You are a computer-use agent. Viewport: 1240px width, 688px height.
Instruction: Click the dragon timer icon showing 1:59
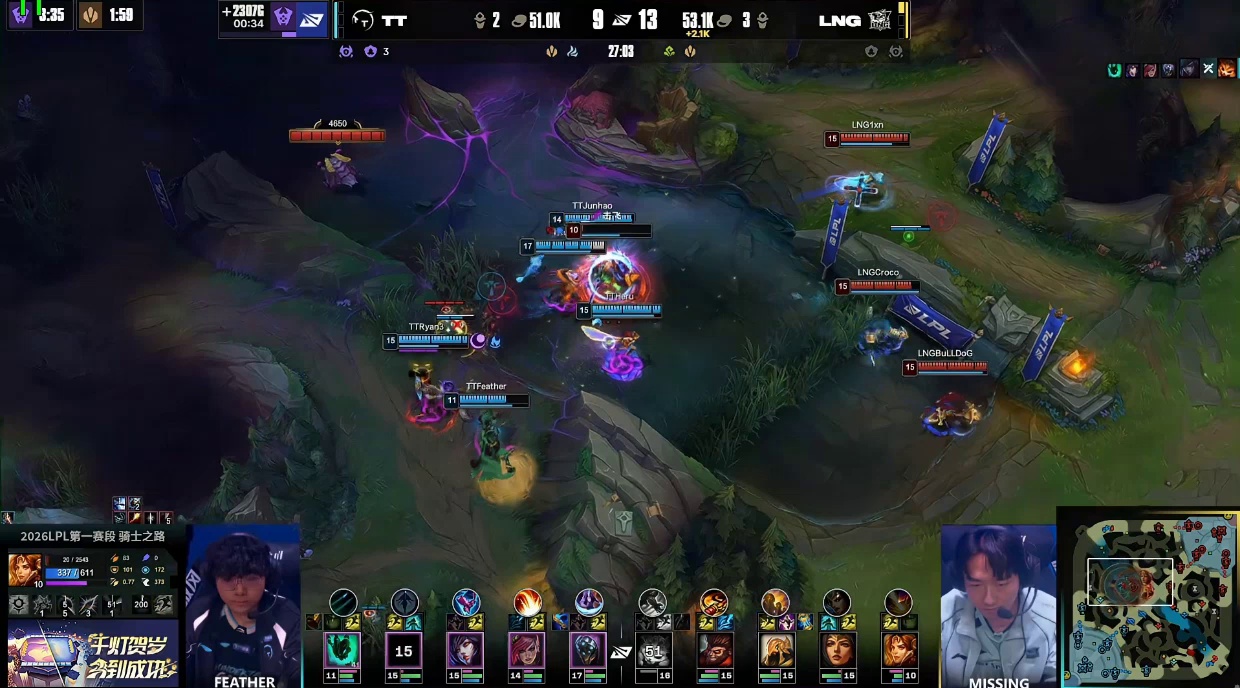tap(90, 15)
